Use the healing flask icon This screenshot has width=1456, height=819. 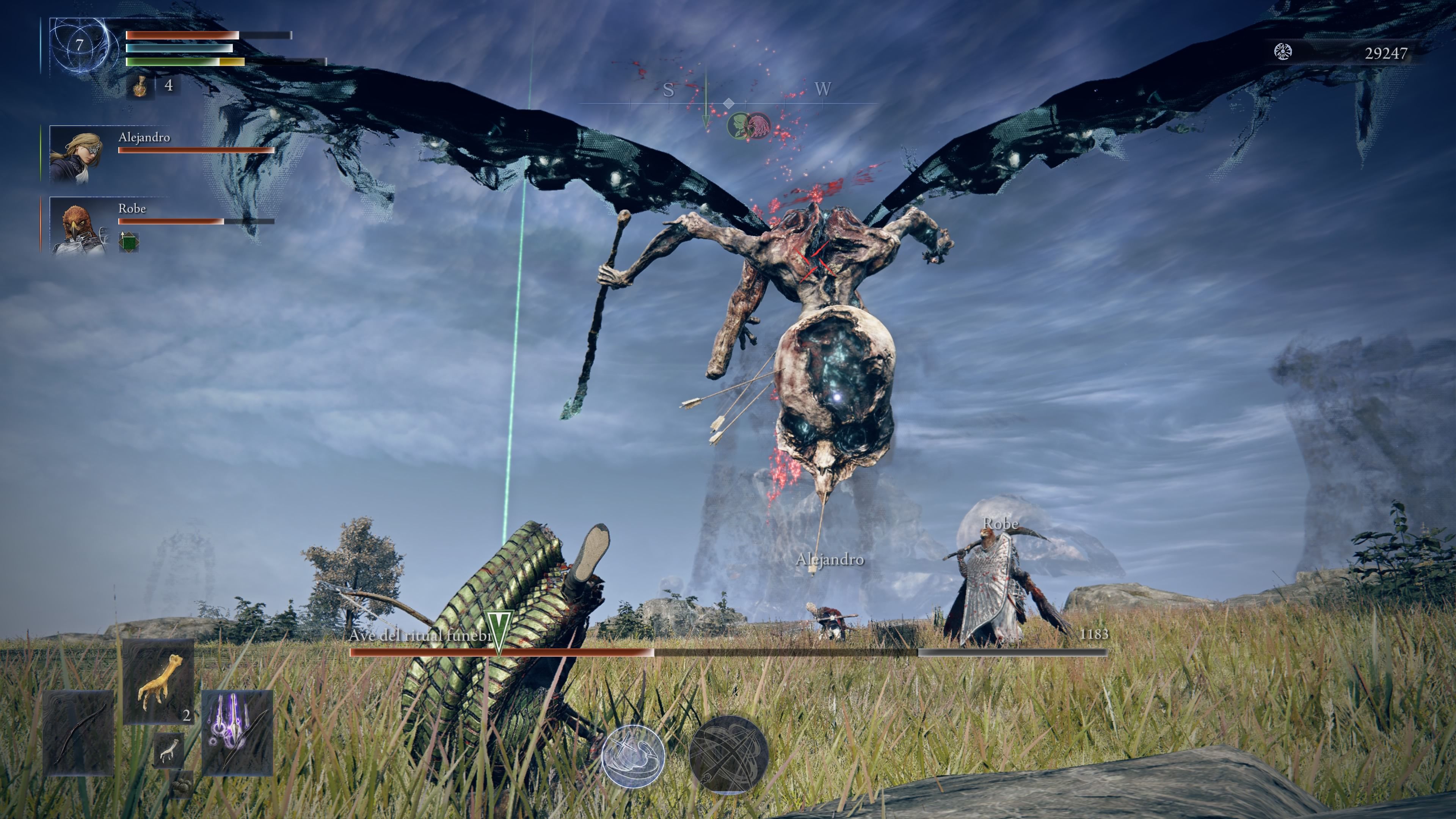(140, 86)
